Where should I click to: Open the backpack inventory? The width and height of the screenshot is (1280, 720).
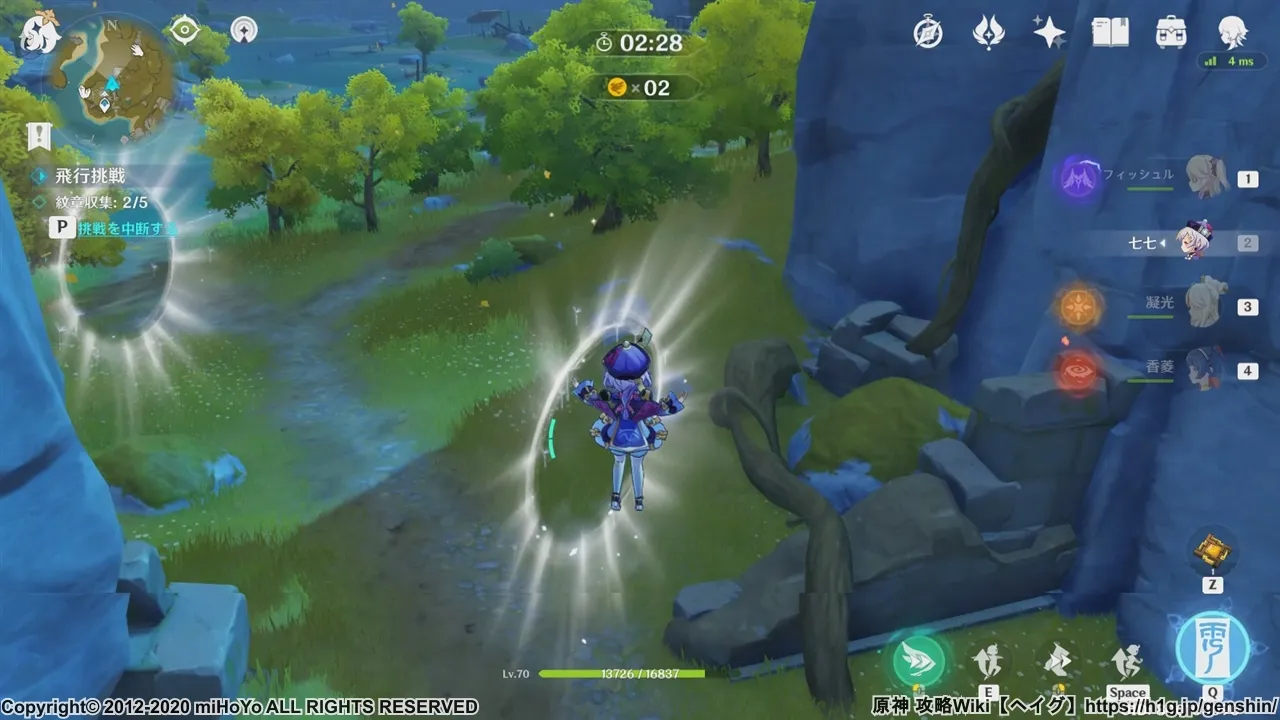pos(1170,33)
